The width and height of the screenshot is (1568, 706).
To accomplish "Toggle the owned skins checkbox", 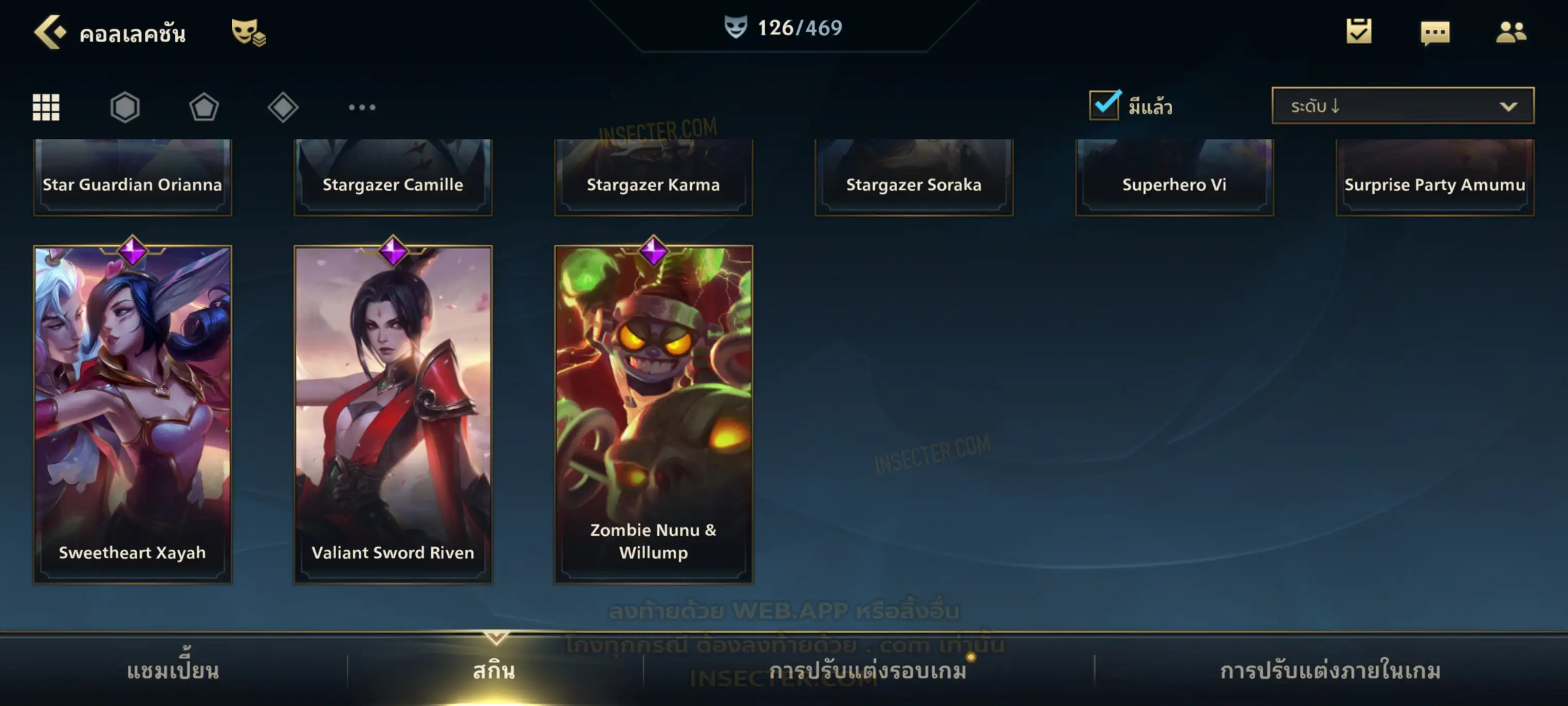I will (1104, 105).
